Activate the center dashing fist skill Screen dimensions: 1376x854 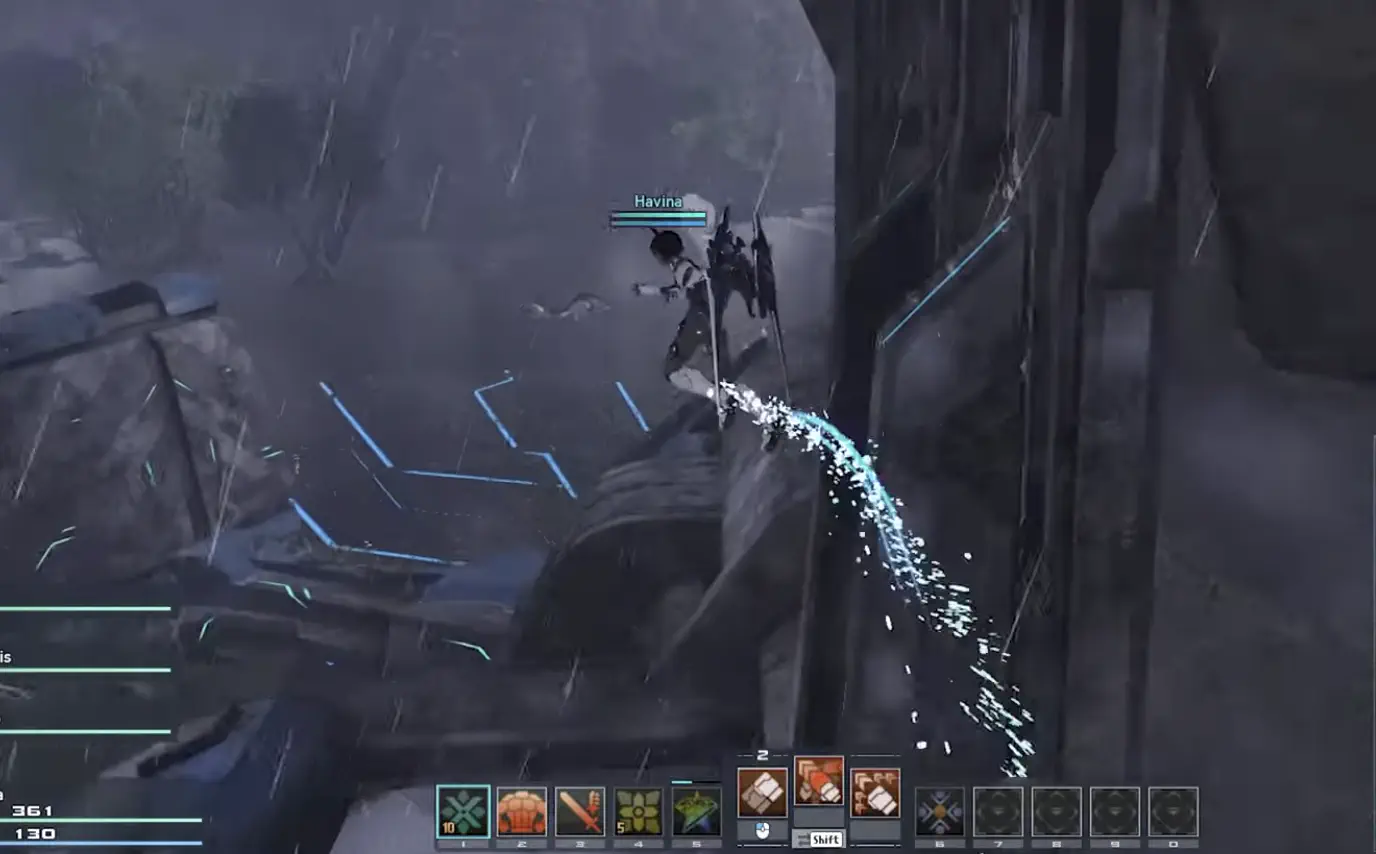point(818,781)
